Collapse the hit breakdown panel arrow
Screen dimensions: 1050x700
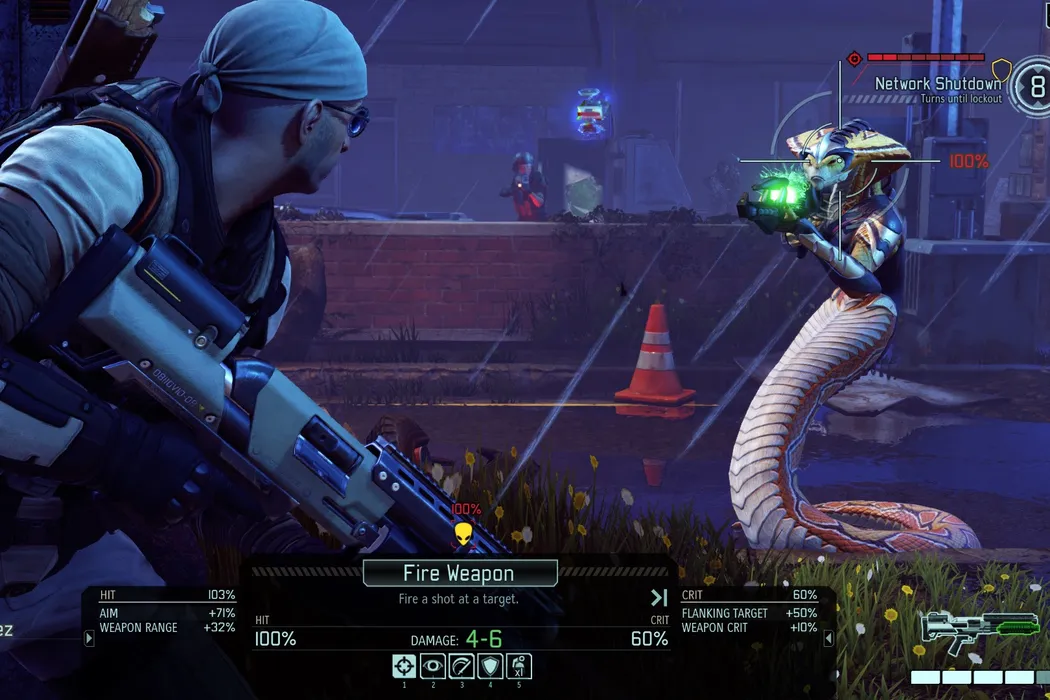tap(90, 638)
